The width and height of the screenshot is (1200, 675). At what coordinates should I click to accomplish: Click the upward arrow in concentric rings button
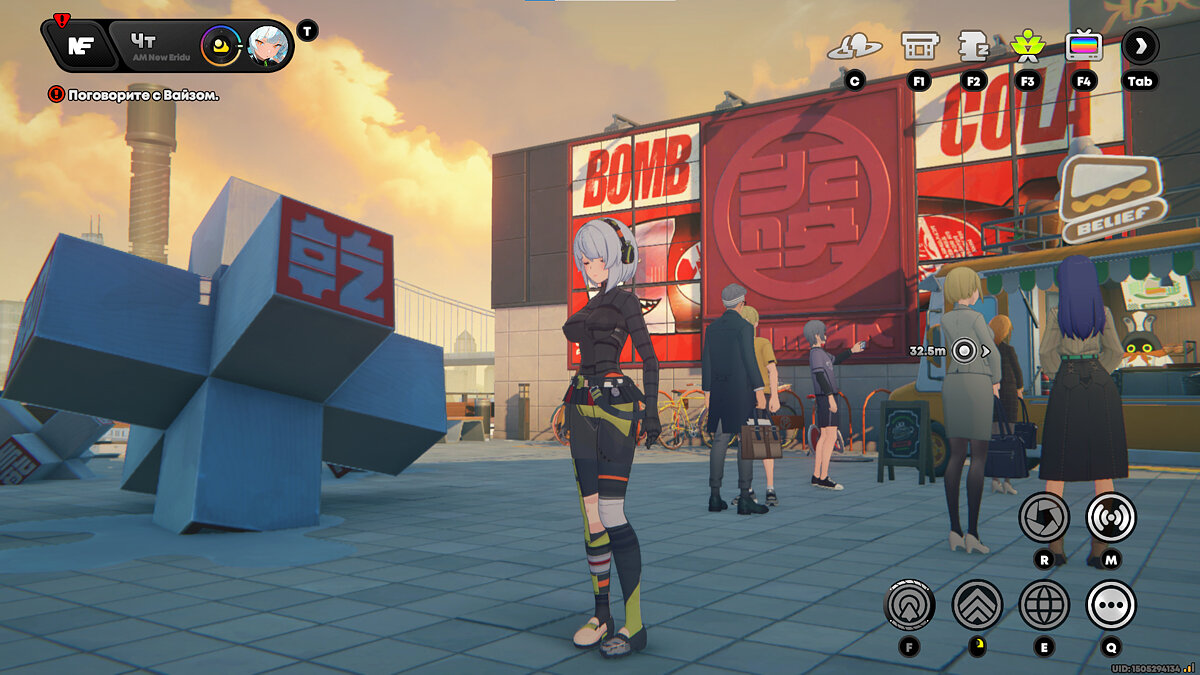click(910, 604)
